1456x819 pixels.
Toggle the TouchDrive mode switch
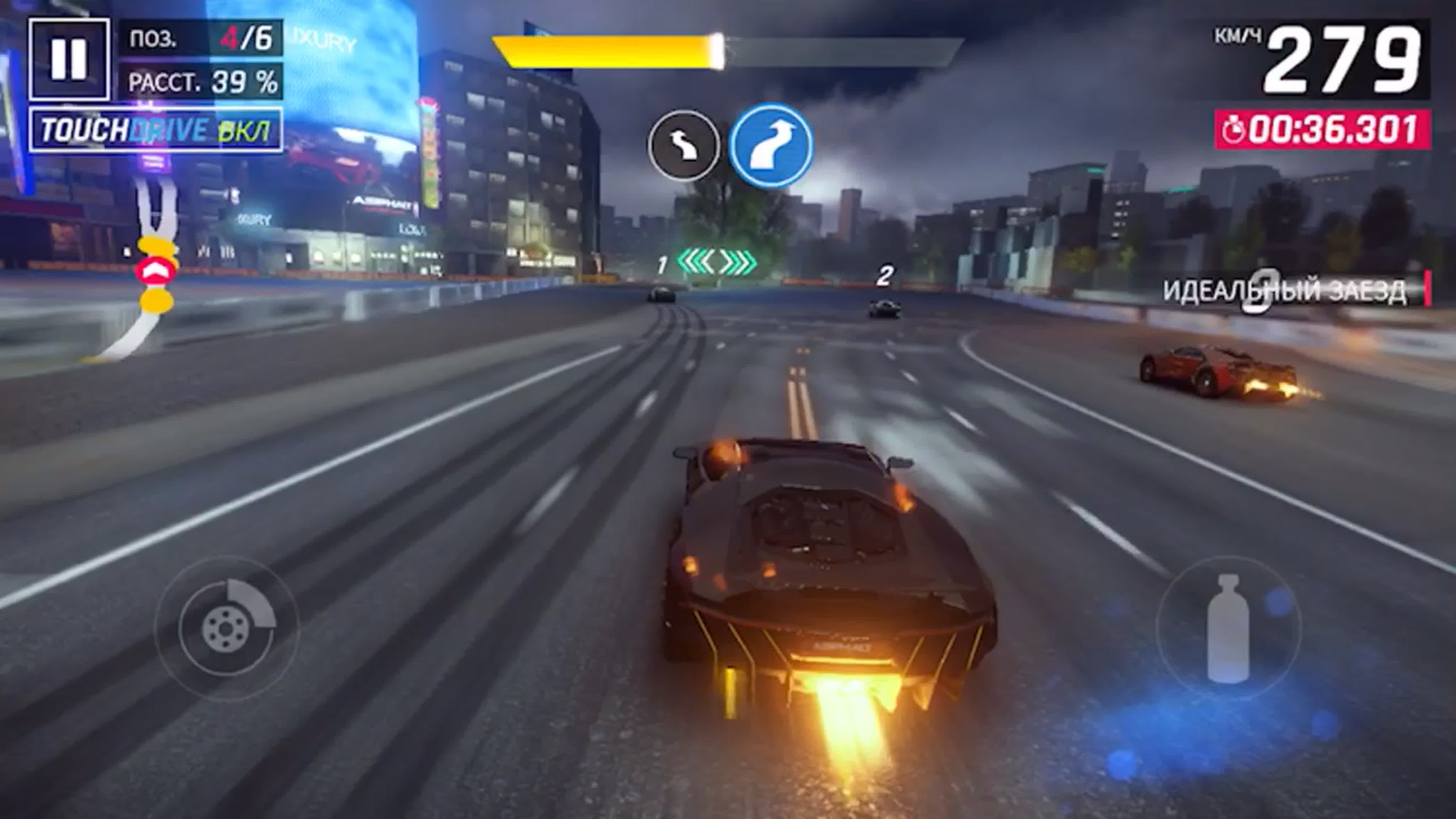click(x=155, y=130)
